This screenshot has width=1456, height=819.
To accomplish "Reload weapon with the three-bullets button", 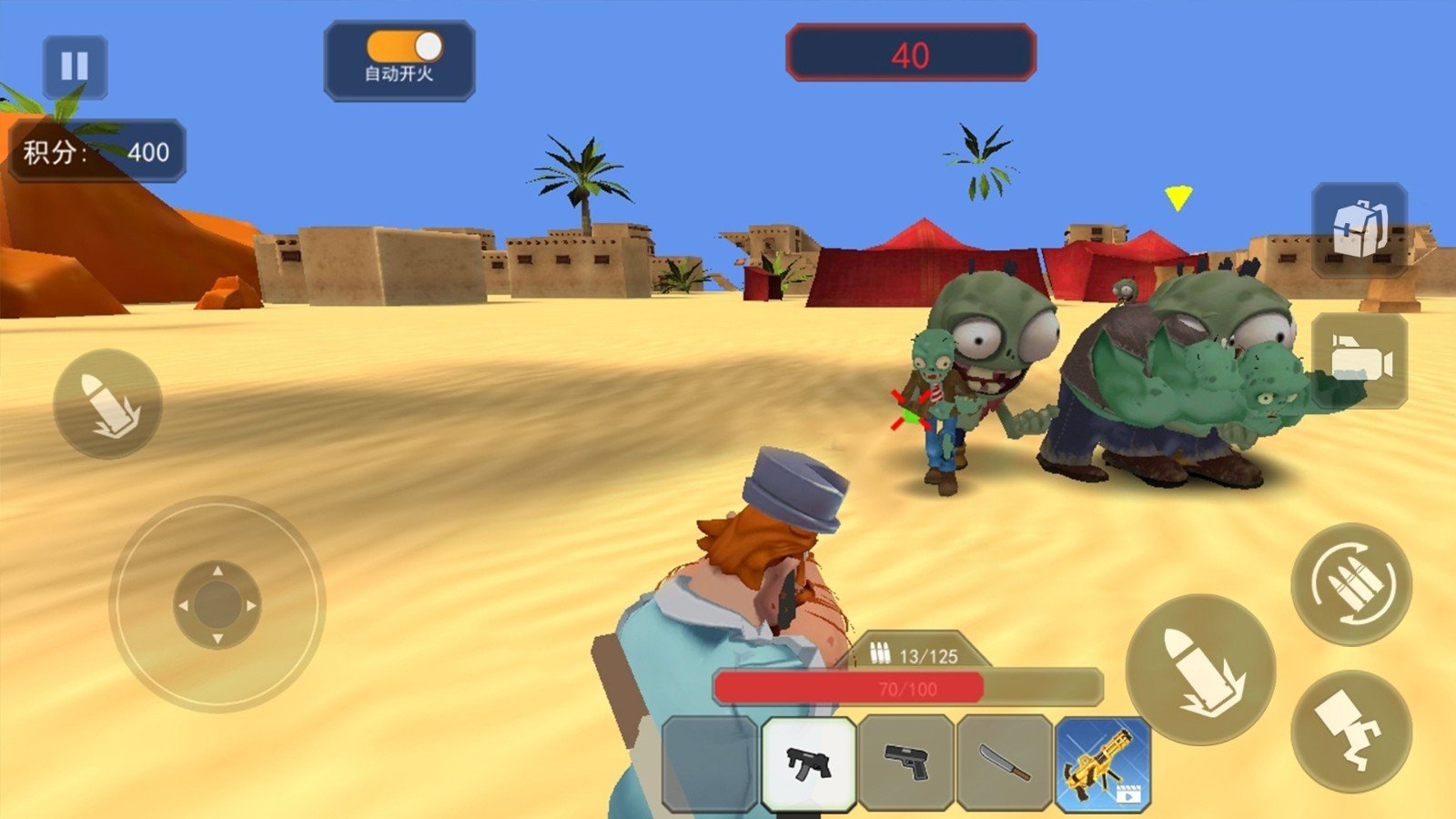I will coord(1351,583).
